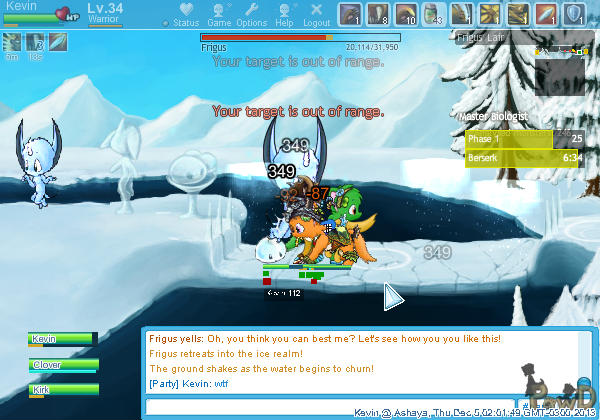
Task: Select Kirk in the party list
Action: pyautogui.click(x=62, y=389)
